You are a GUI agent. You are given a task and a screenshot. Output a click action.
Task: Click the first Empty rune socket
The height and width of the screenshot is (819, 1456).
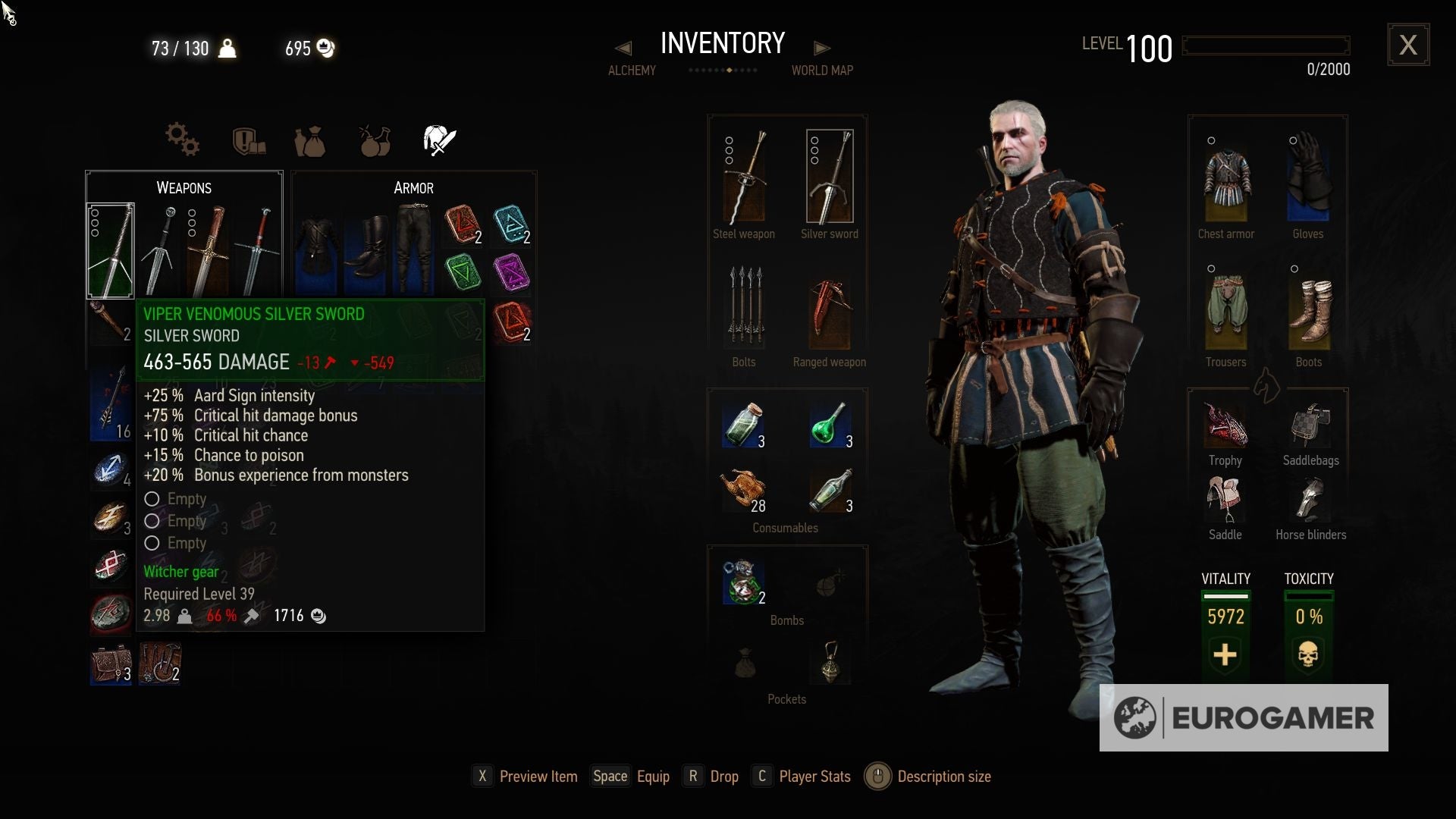152,499
